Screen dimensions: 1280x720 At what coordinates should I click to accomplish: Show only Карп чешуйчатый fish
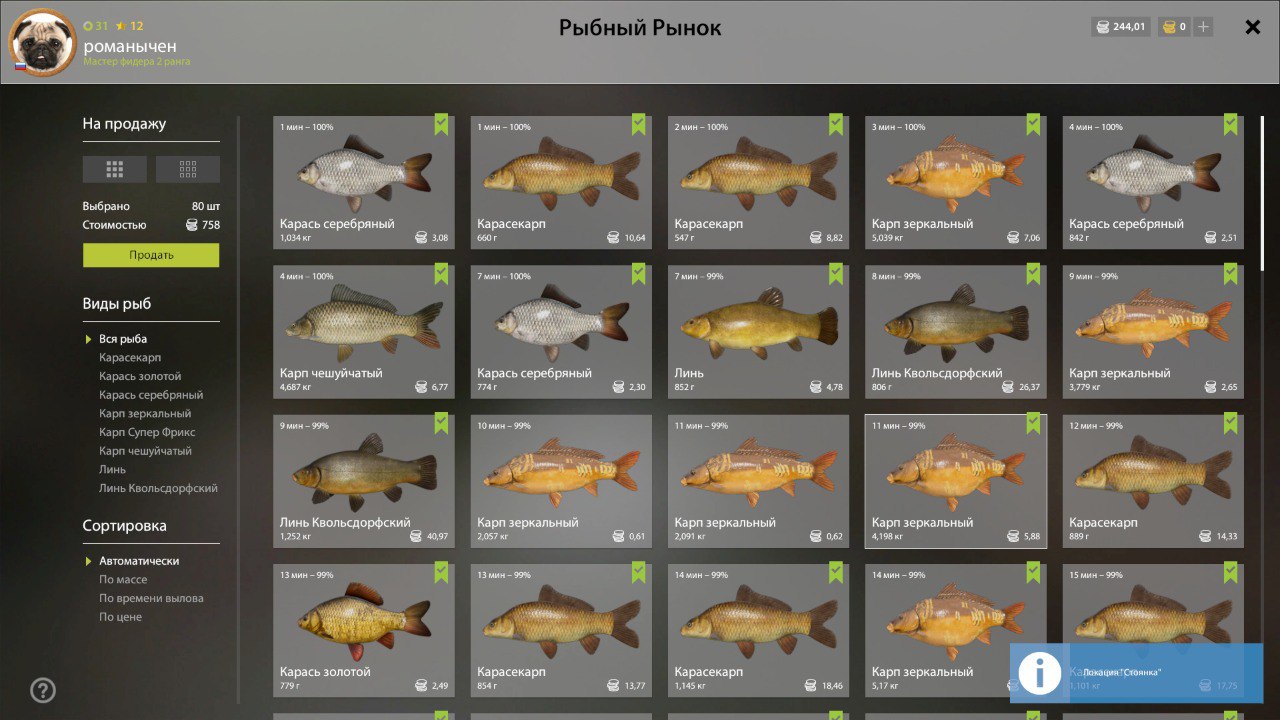[x=145, y=451]
